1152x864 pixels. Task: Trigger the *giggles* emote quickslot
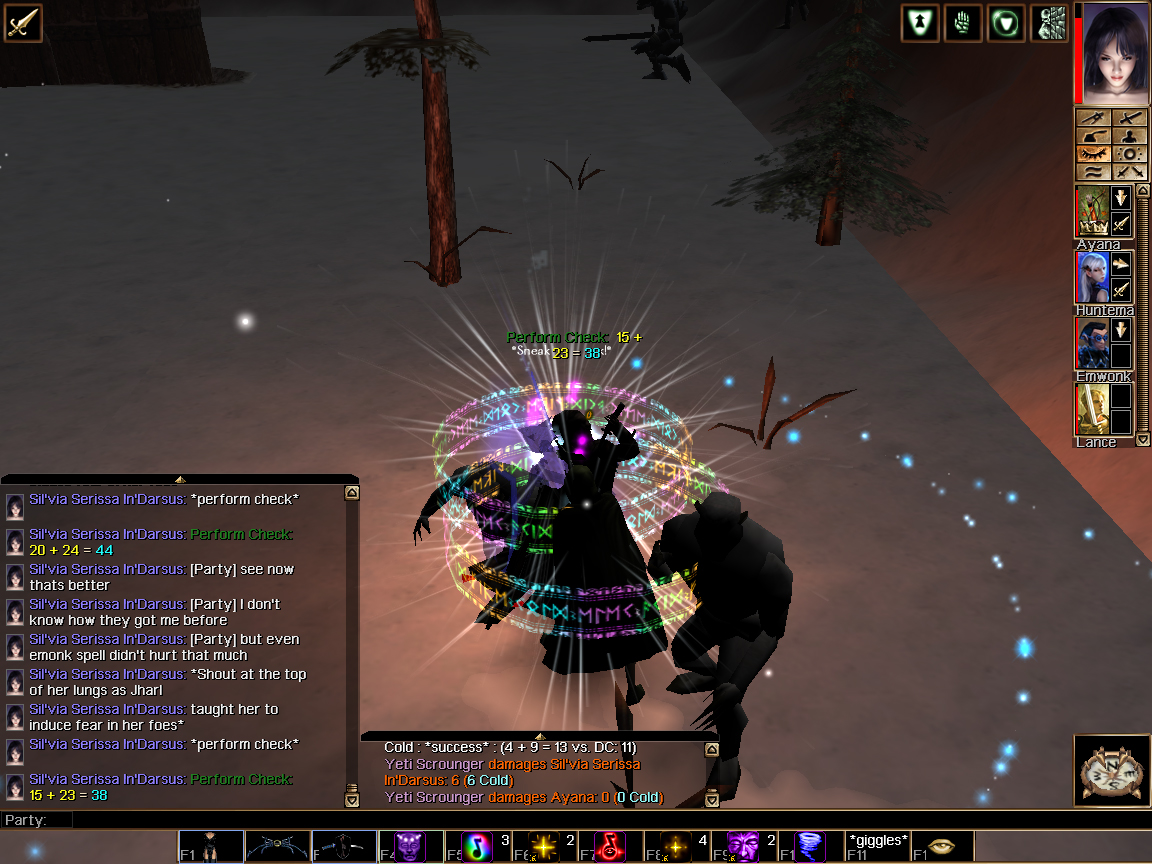(x=877, y=846)
